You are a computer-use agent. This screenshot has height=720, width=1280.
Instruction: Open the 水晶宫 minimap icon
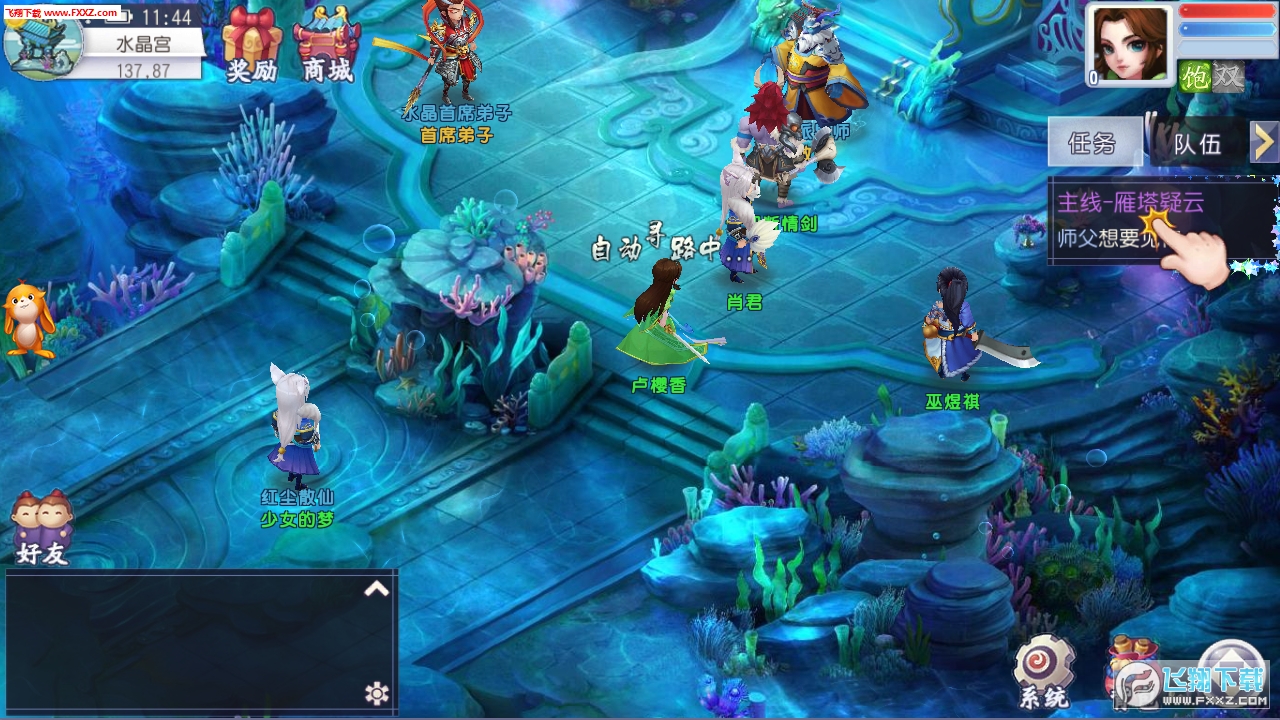point(44,43)
